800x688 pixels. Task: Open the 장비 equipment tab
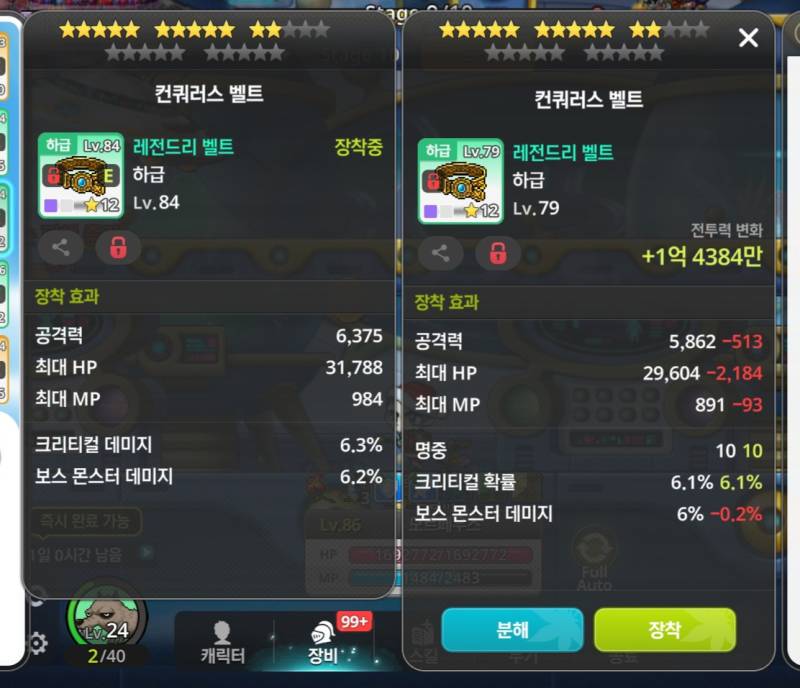pos(321,641)
